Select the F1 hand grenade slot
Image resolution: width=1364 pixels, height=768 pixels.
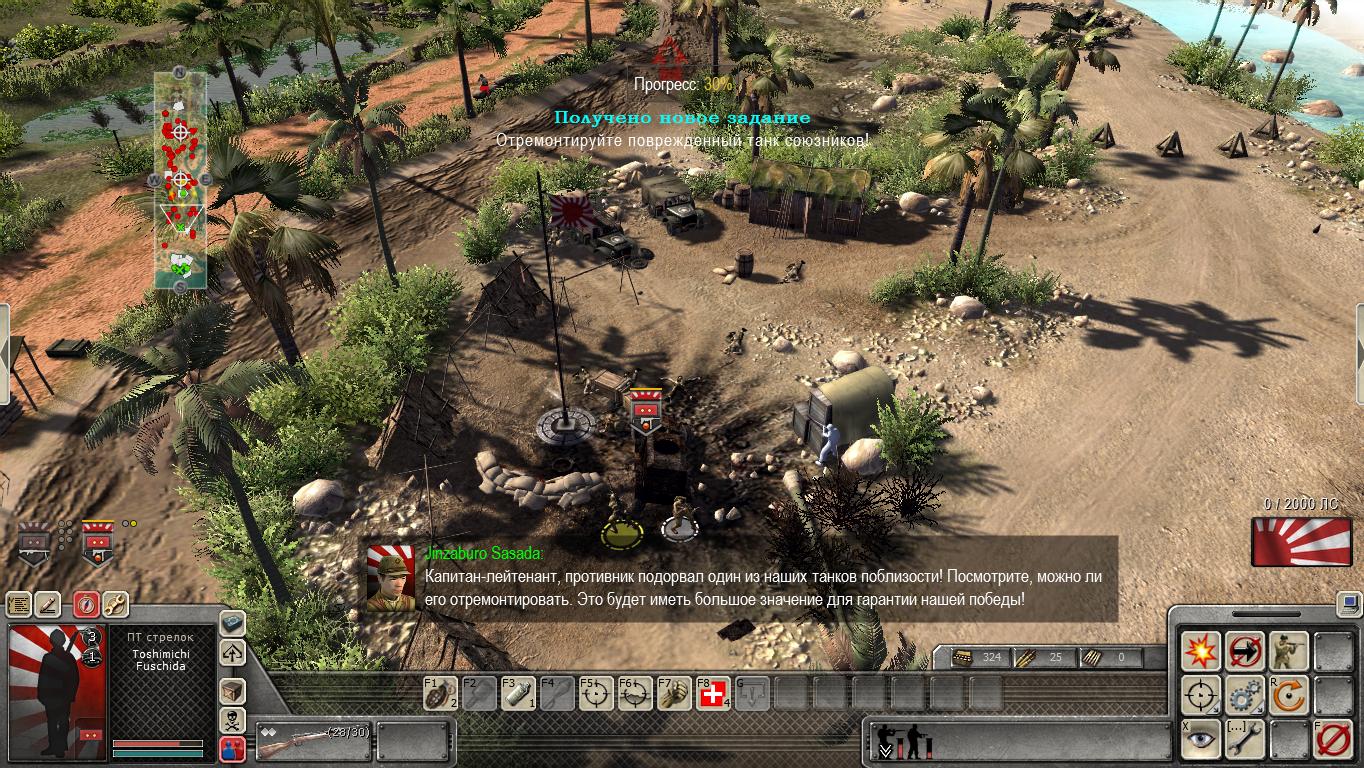pos(441,693)
